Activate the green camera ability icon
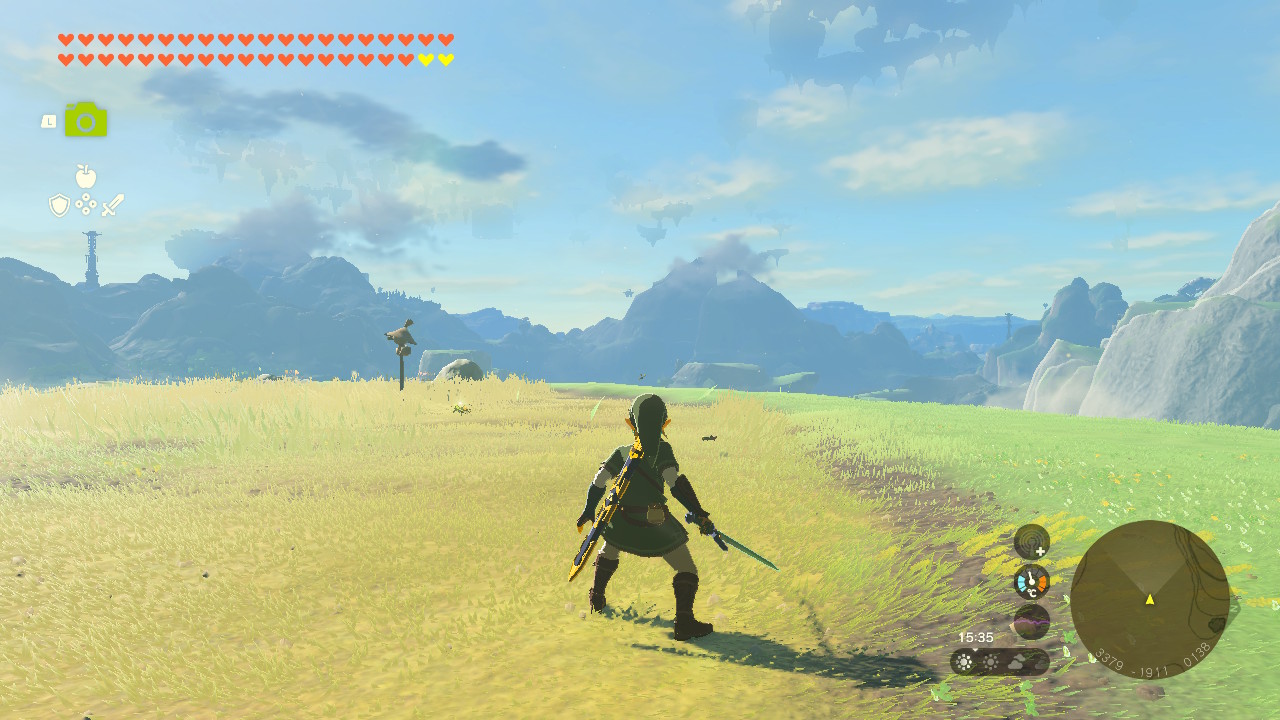1280x720 pixels. pos(86,121)
